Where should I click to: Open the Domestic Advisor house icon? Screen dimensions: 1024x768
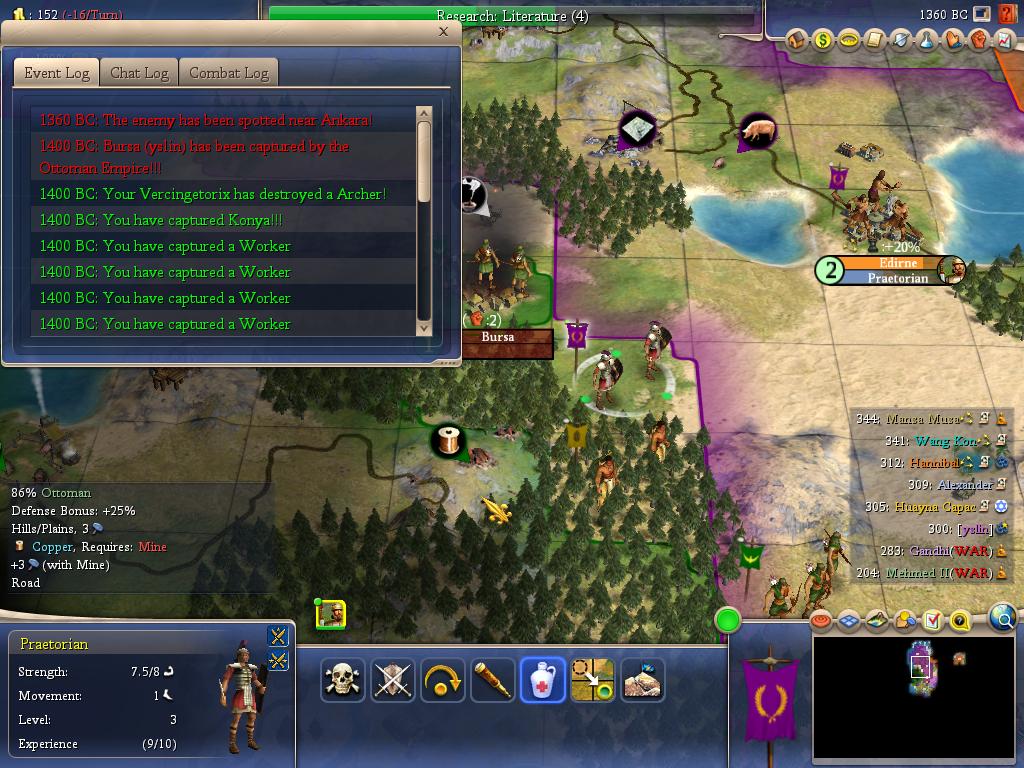[797, 40]
